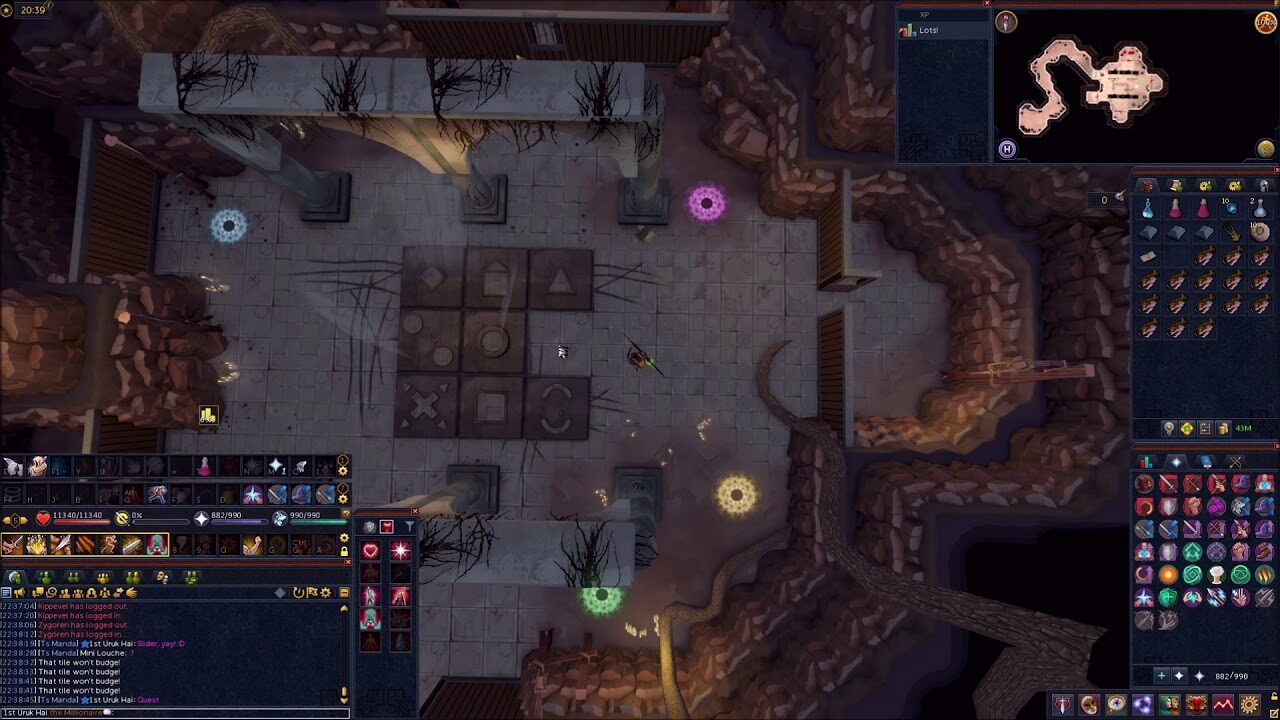Toggle run energy orb at 100%

[1266, 22]
